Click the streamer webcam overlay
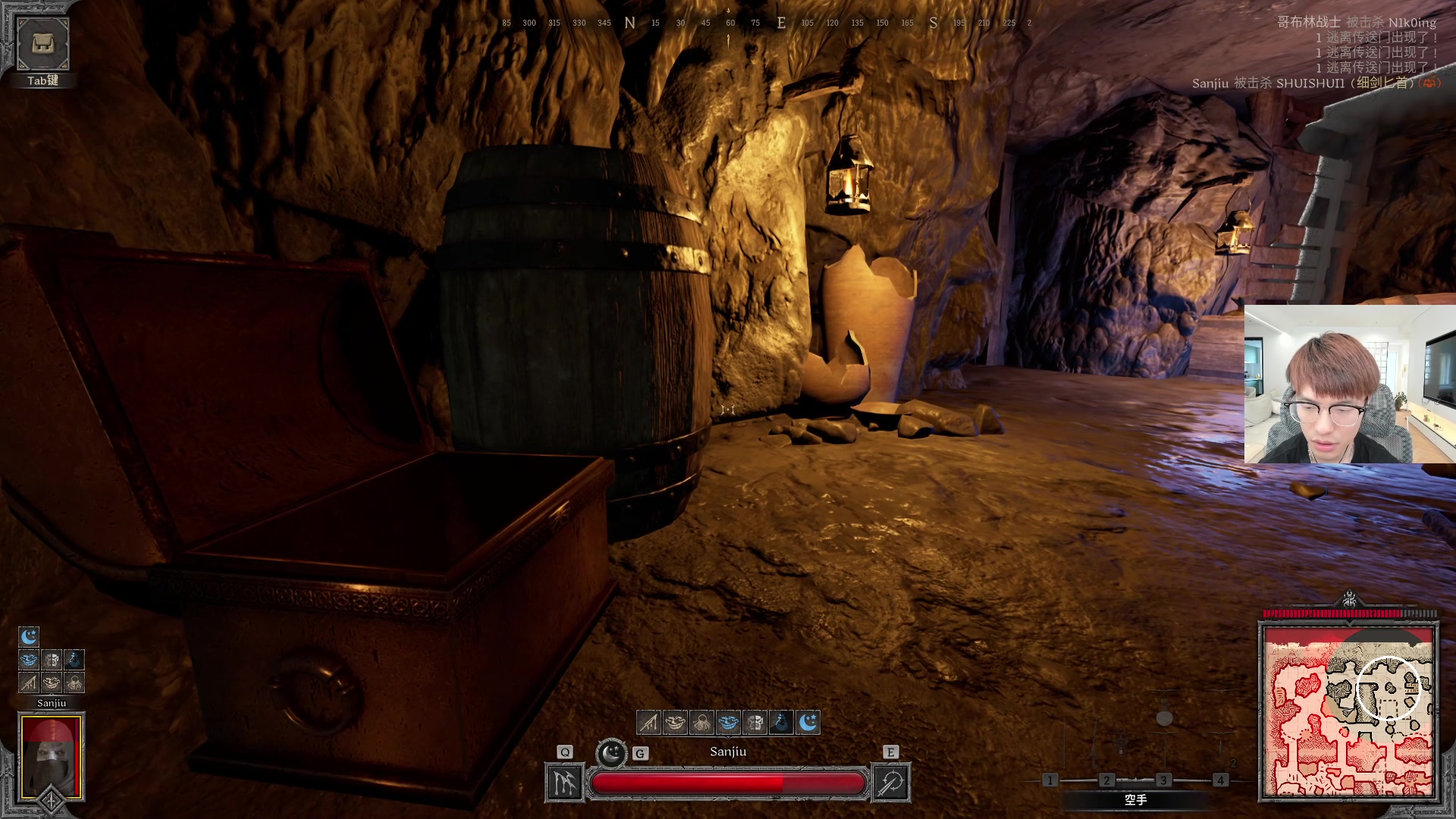This screenshot has height=819, width=1456. coord(1349,384)
